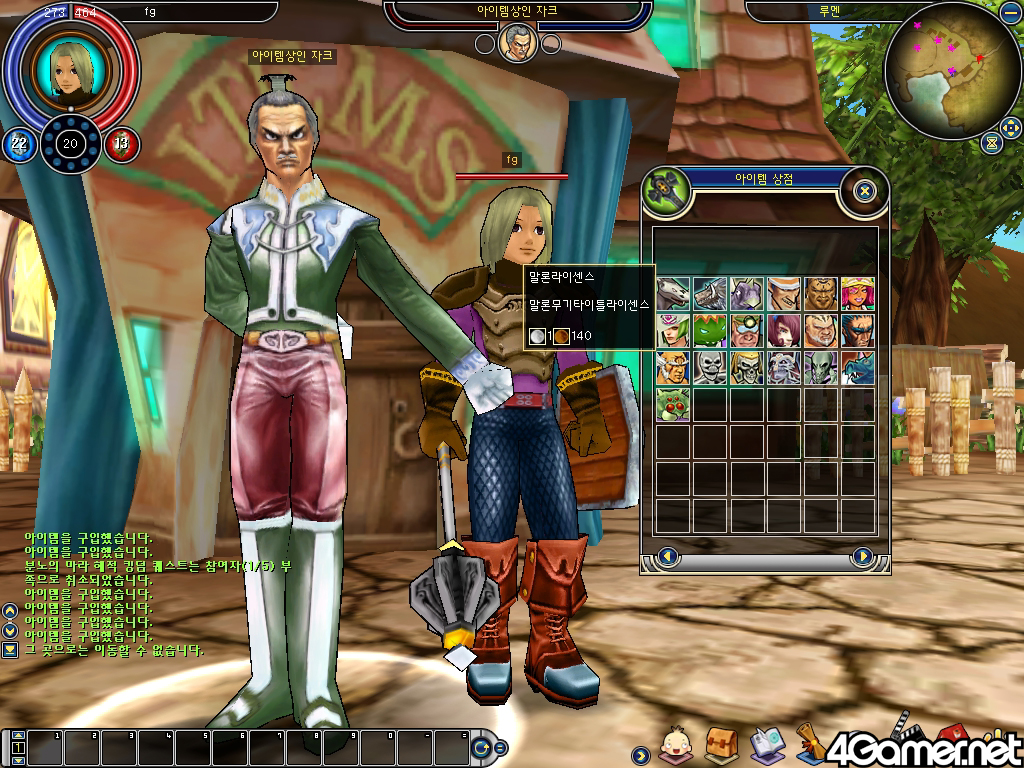The width and height of the screenshot is (1024, 768).
Task: Choose the blue dragon license item
Action: tap(857, 367)
